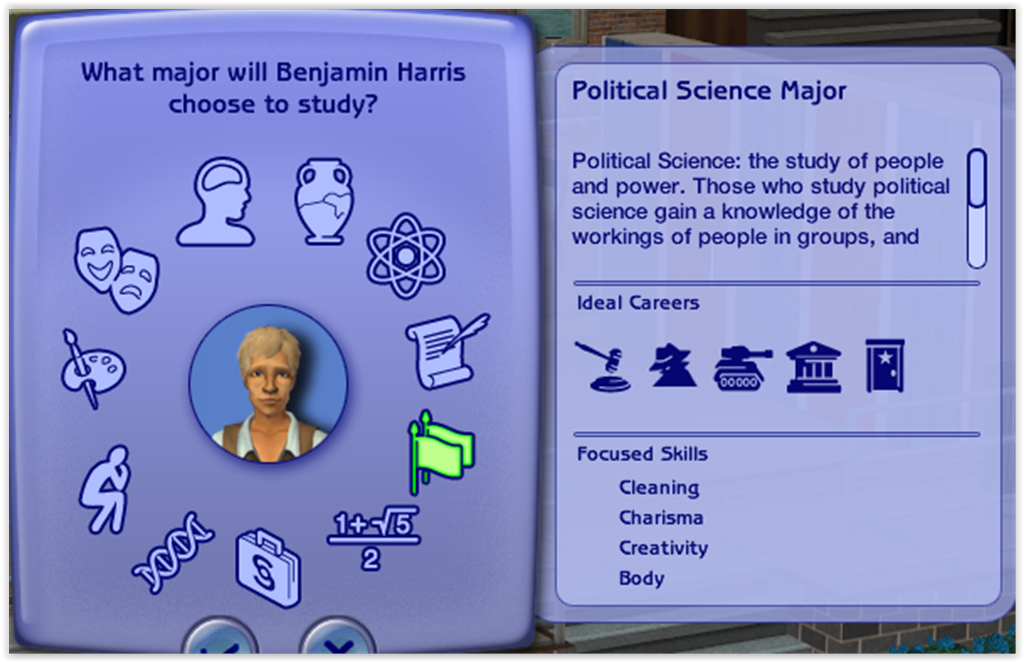Click the gavel ideal career icon

click(x=602, y=365)
